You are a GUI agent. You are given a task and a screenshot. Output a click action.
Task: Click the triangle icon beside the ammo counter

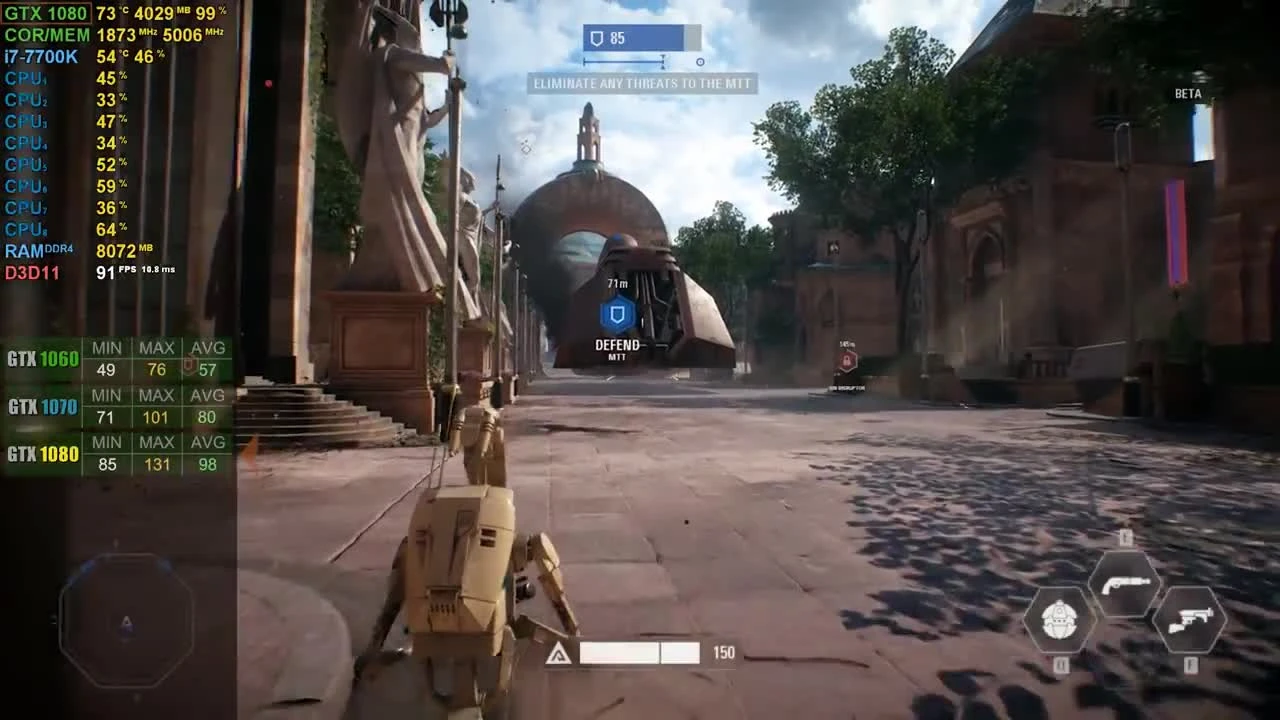[558, 653]
